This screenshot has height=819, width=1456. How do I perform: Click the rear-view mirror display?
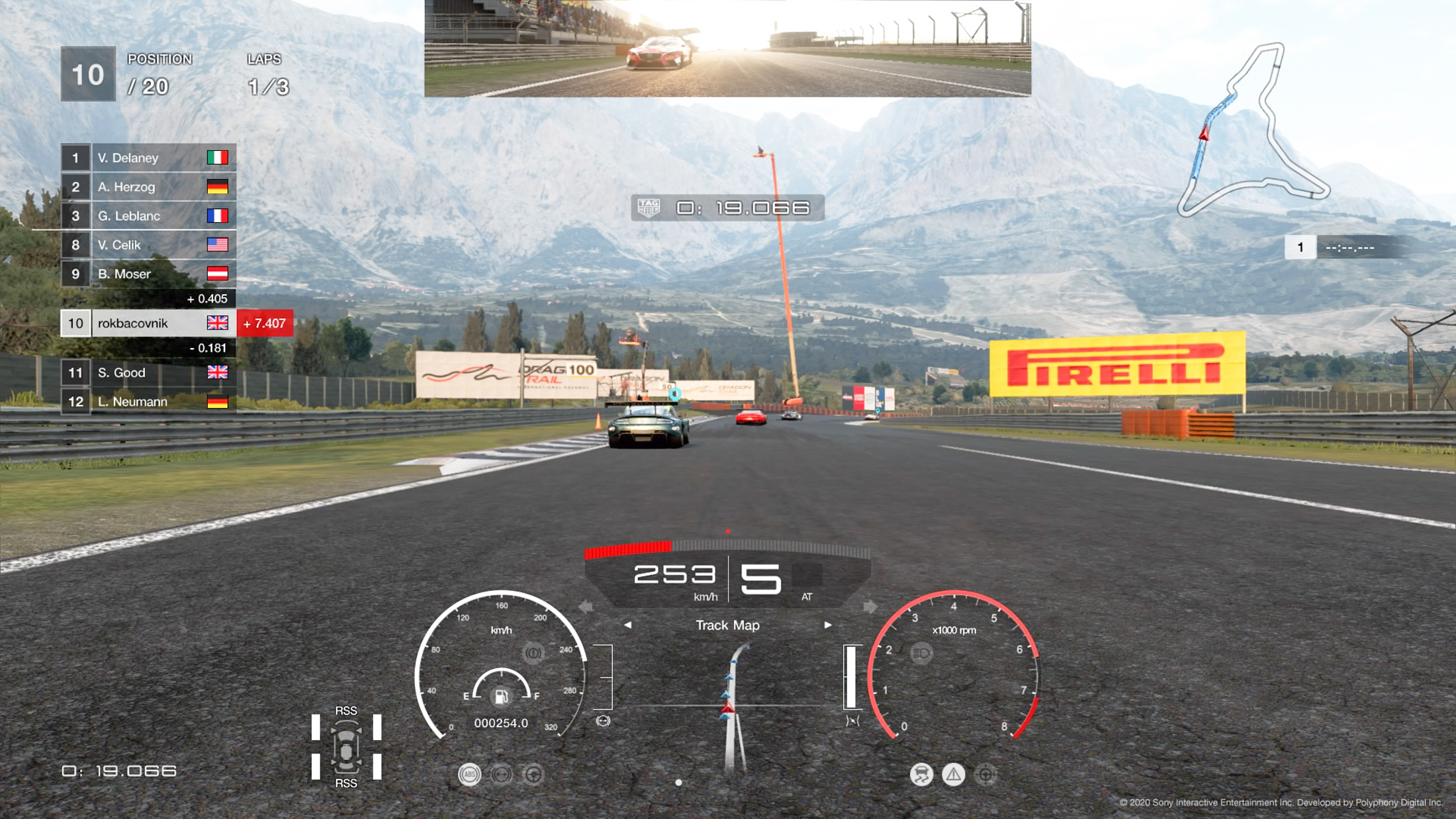click(727, 48)
